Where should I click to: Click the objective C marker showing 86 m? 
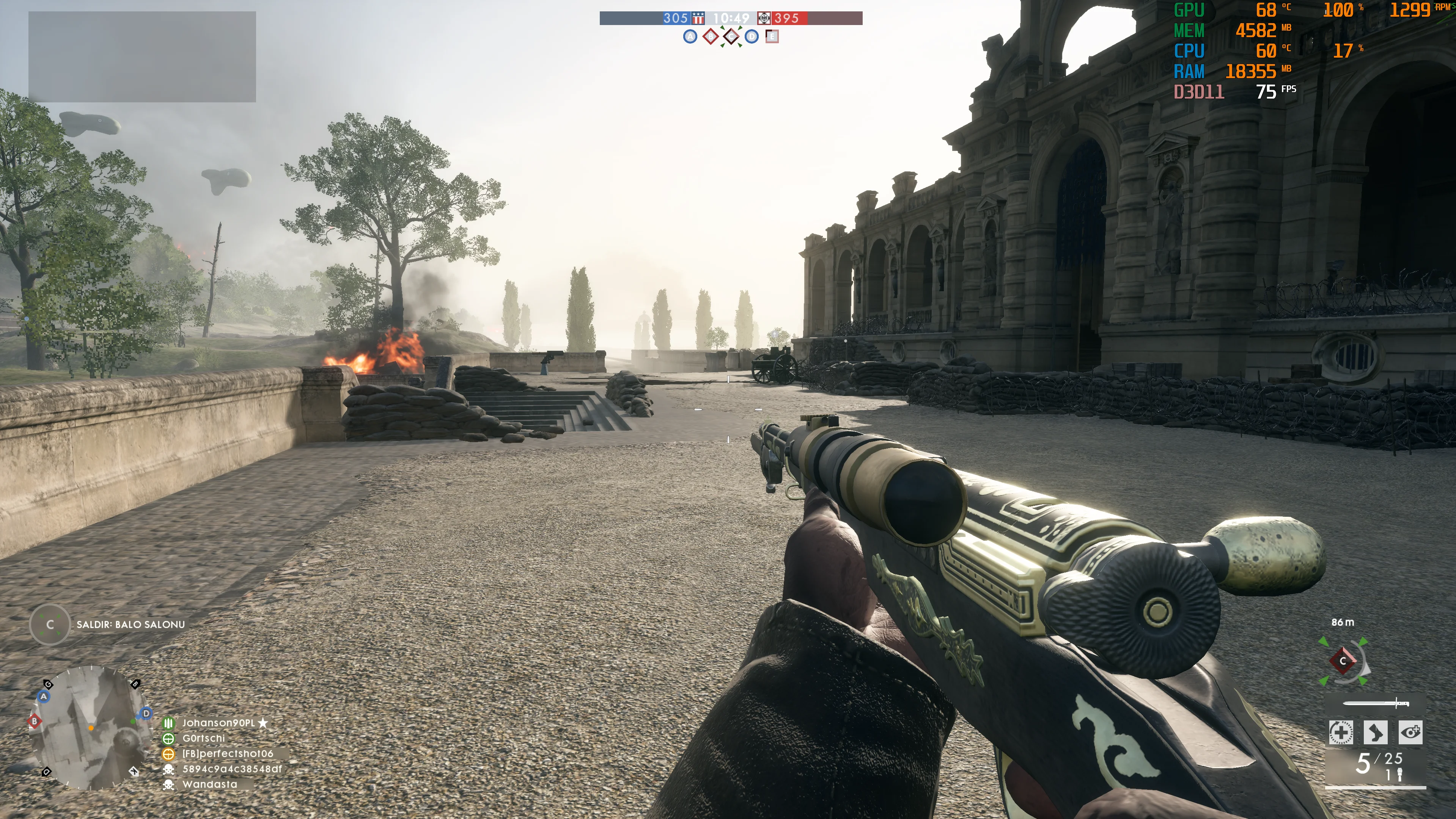1343,661
